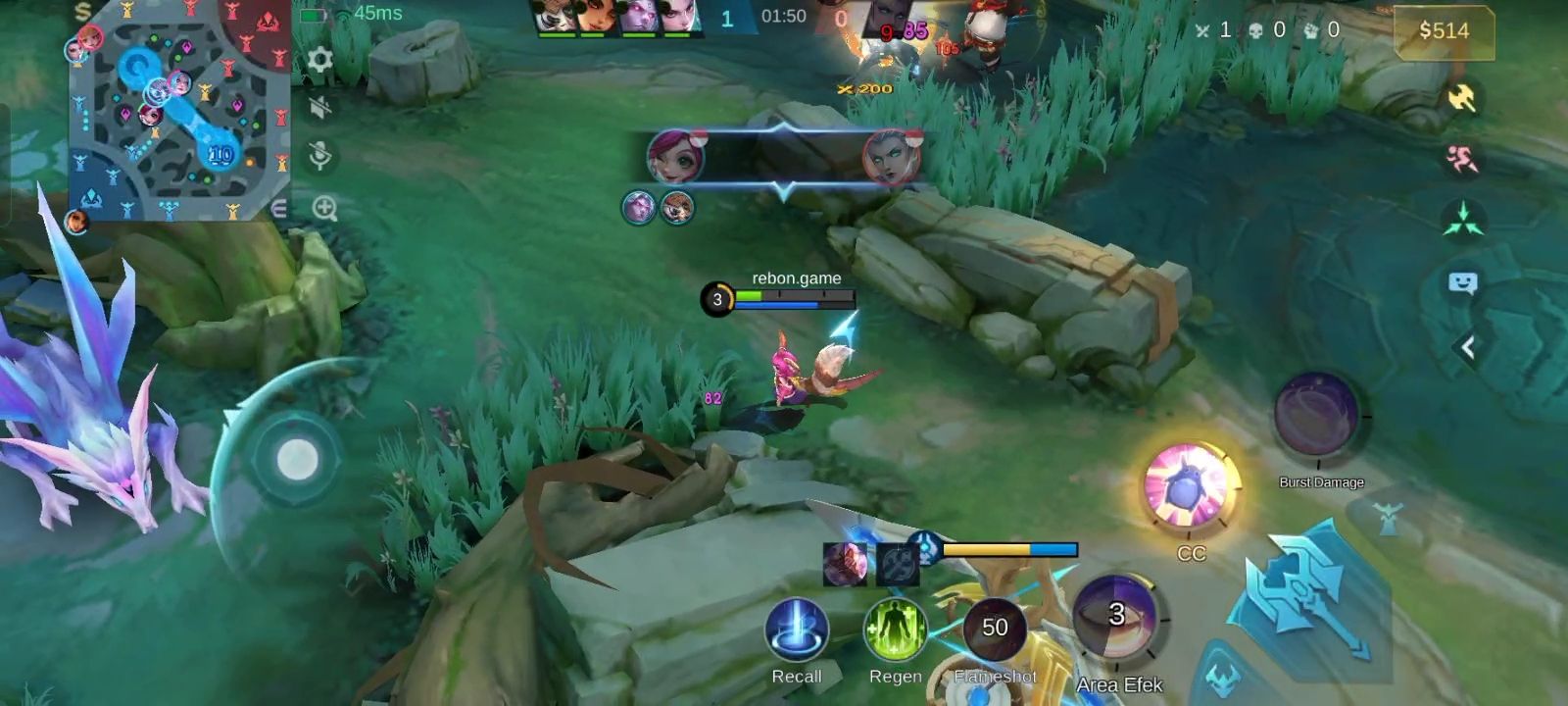1568x706 pixels.
Task: Cast the Flameshot battle spell
Action: point(995,629)
